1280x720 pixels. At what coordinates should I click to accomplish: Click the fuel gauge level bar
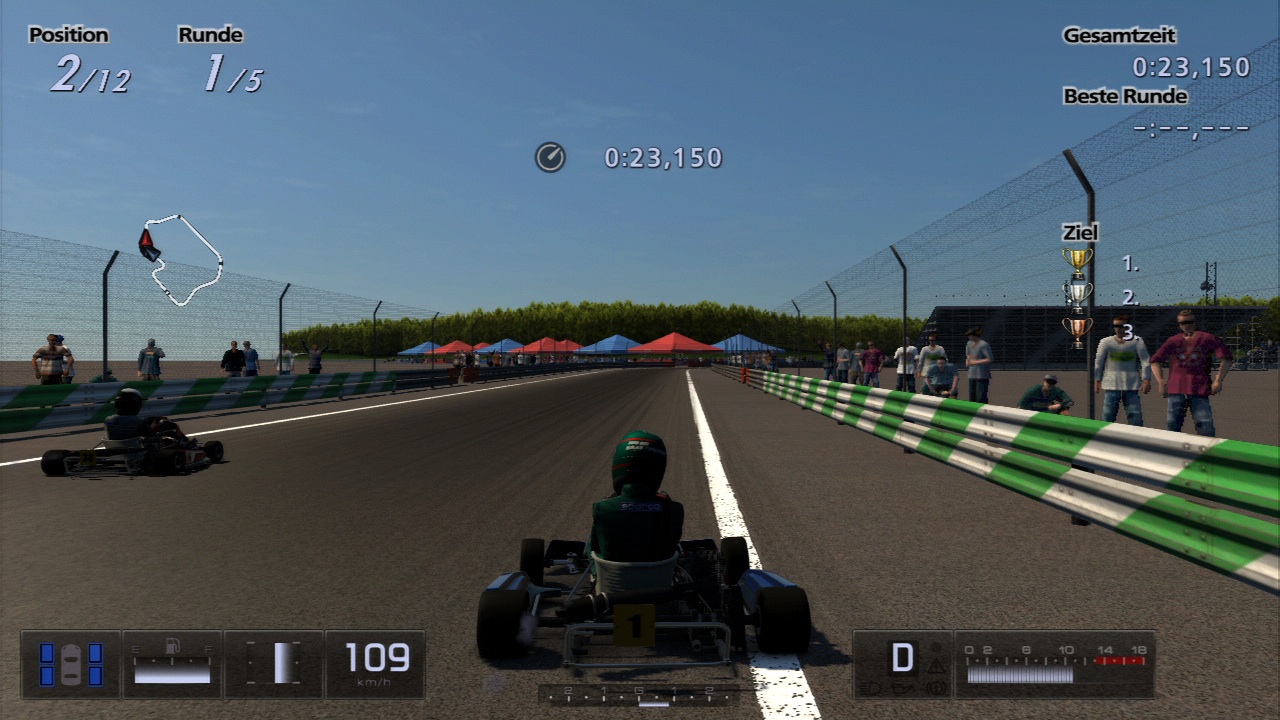point(172,672)
